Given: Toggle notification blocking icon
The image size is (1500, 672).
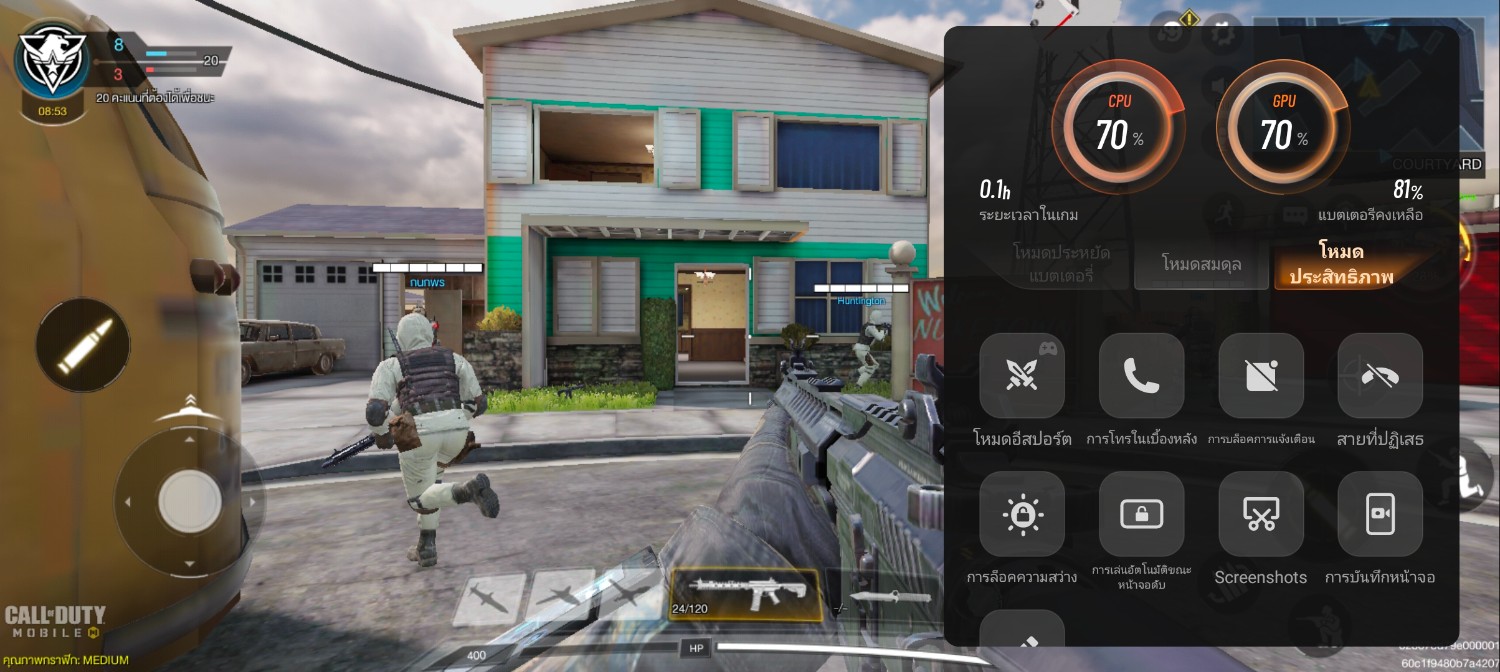Looking at the screenshot, I should click(1260, 376).
